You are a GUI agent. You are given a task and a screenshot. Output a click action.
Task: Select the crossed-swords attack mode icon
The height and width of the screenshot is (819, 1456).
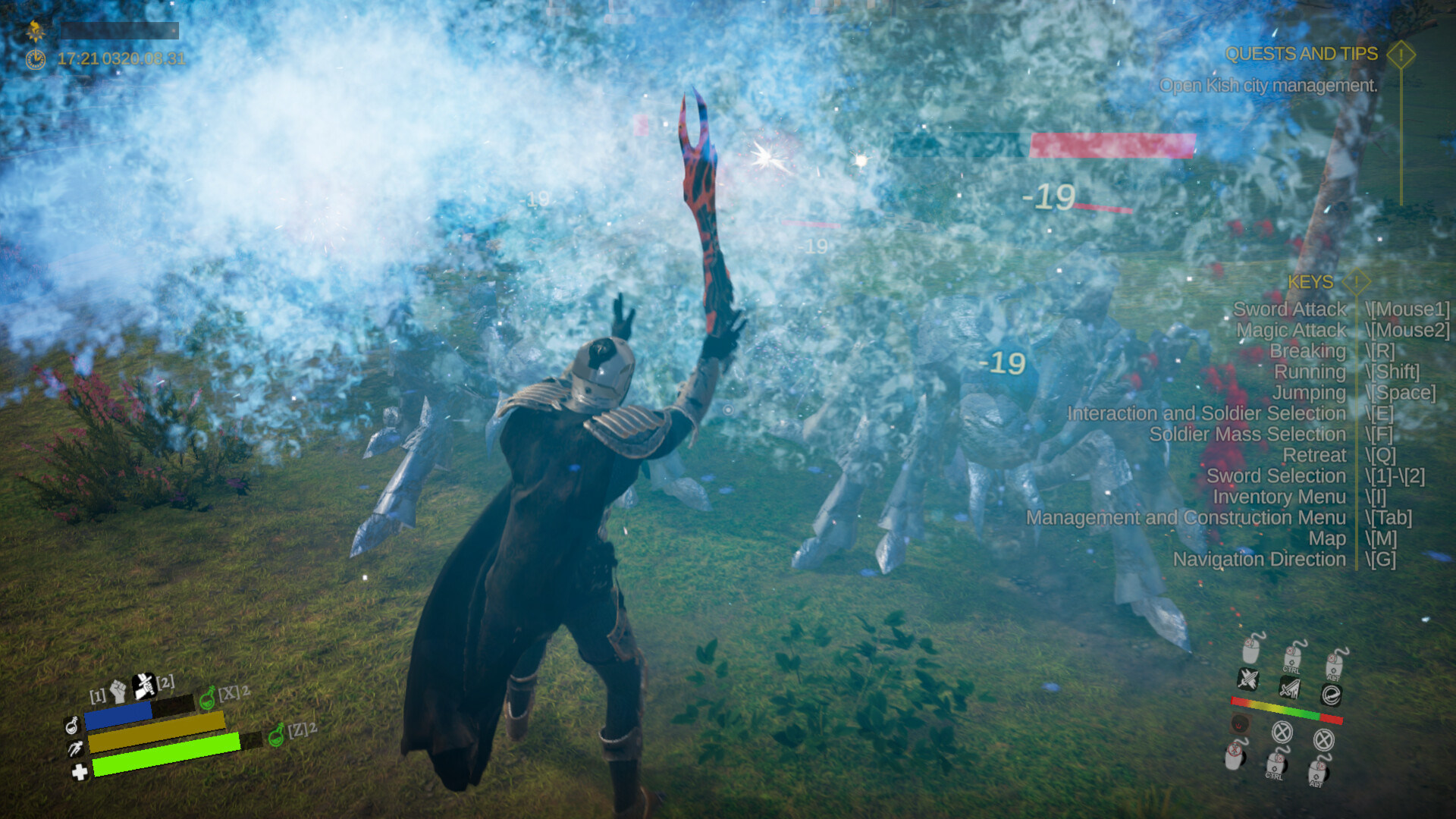pyautogui.click(x=1248, y=679)
